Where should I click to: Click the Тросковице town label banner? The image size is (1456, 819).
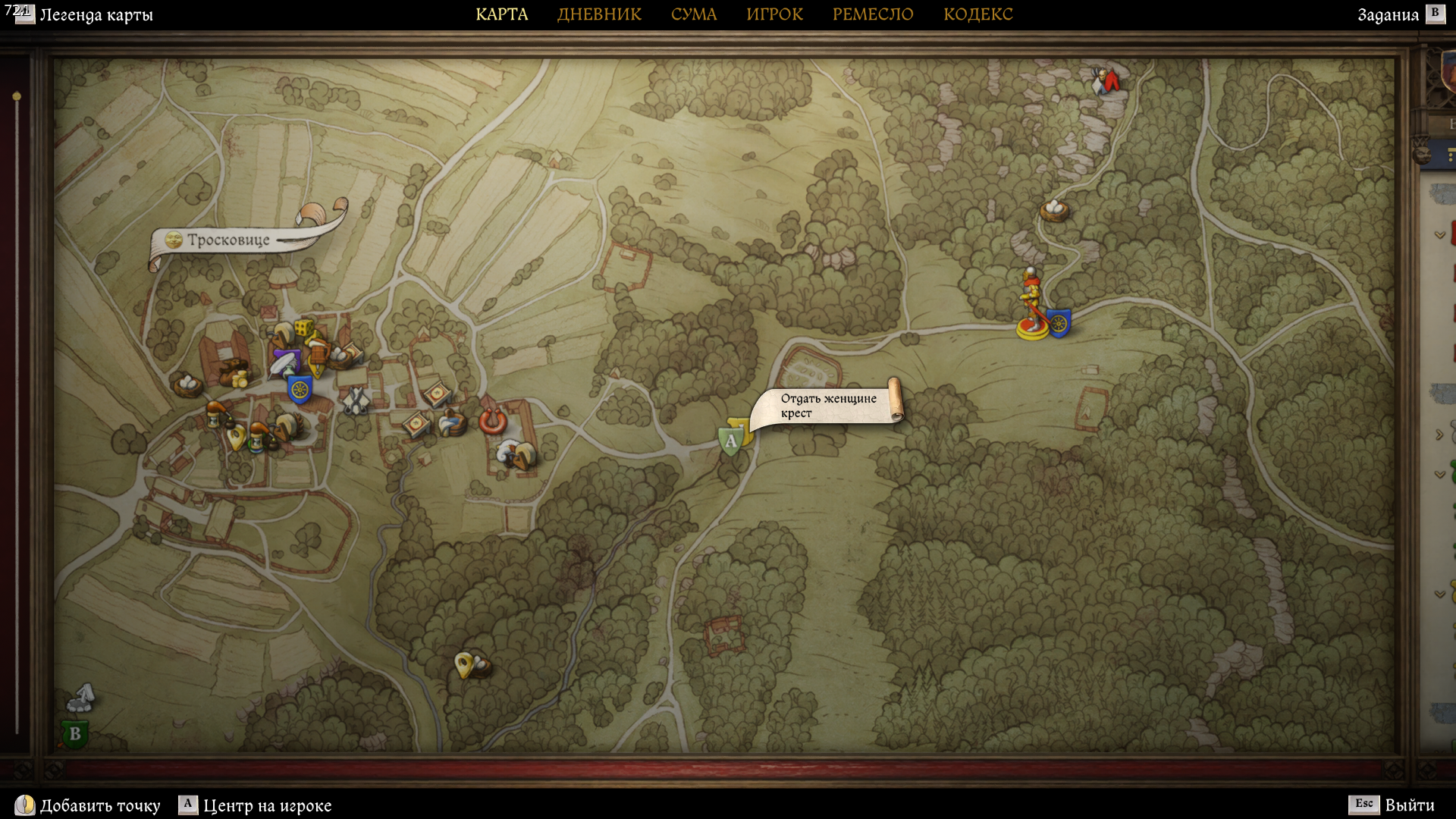tap(228, 240)
